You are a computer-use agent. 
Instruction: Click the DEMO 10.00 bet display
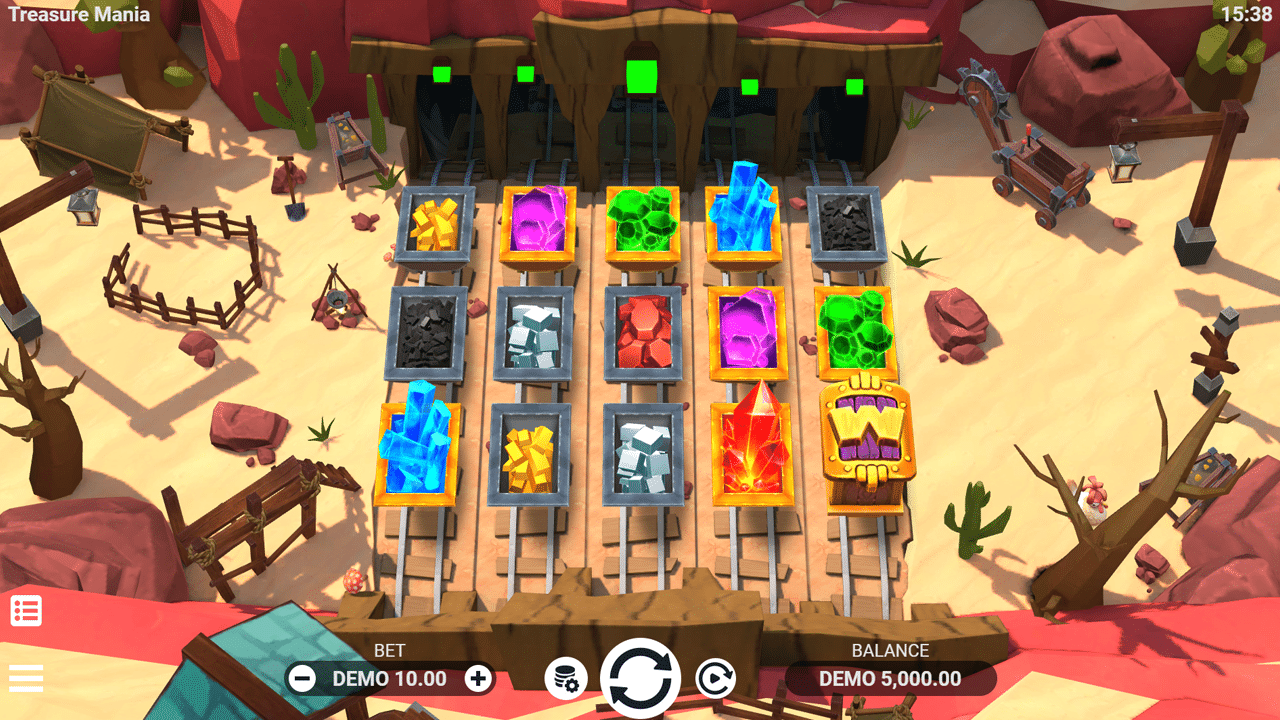pos(388,679)
